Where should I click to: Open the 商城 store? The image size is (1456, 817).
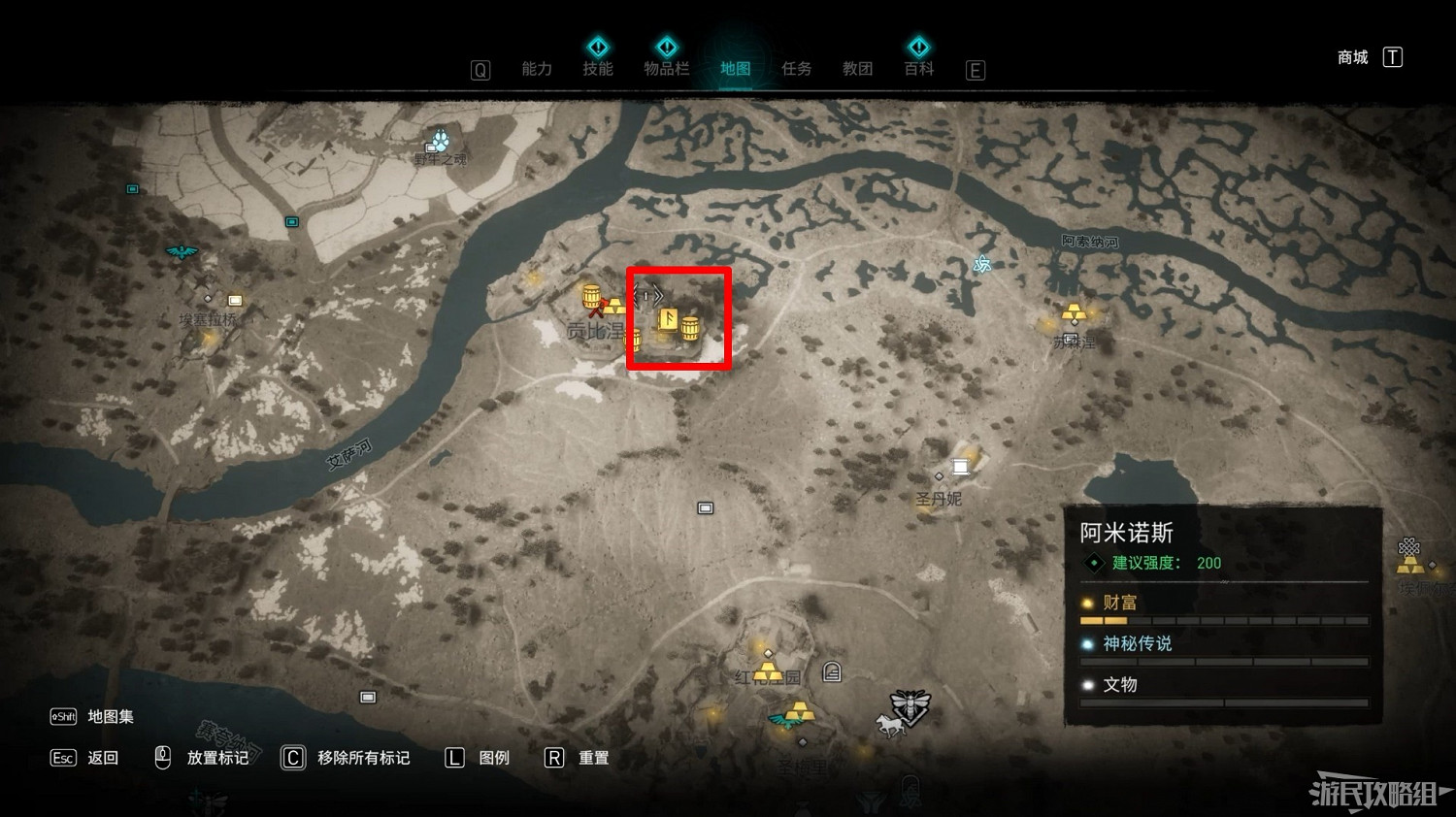[x=1351, y=57]
